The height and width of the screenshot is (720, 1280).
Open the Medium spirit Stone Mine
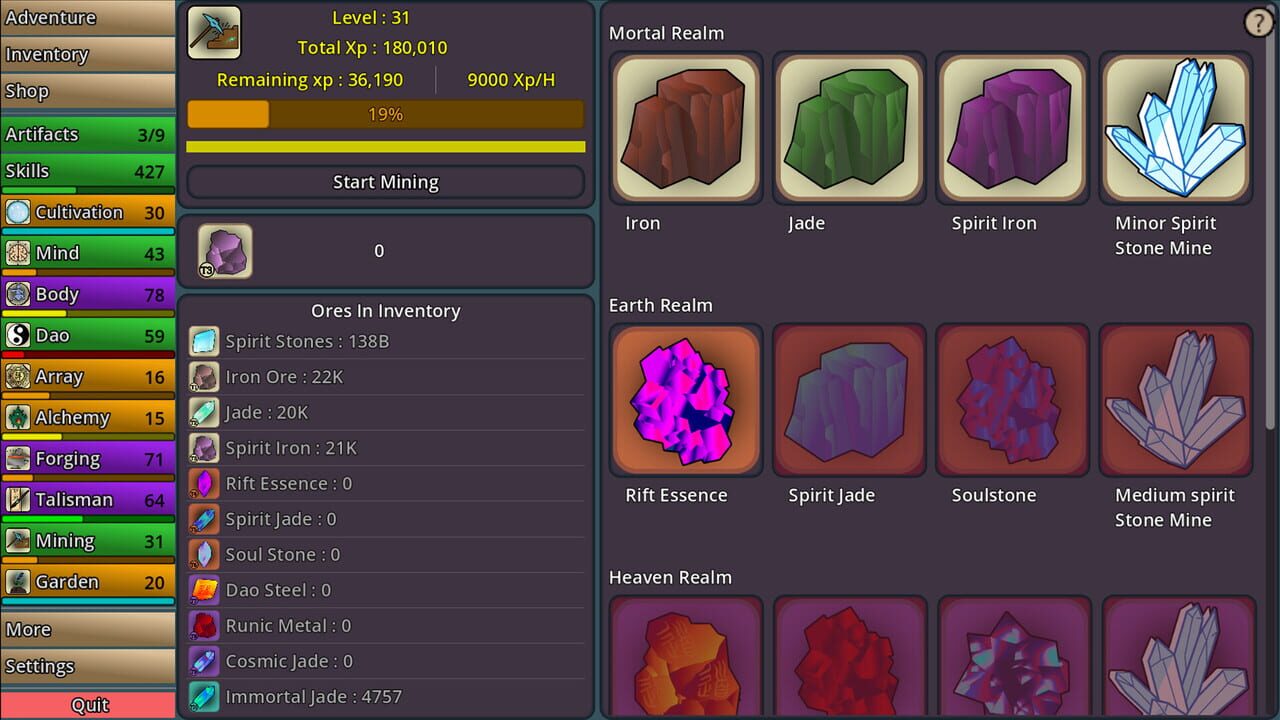(x=1176, y=400)
